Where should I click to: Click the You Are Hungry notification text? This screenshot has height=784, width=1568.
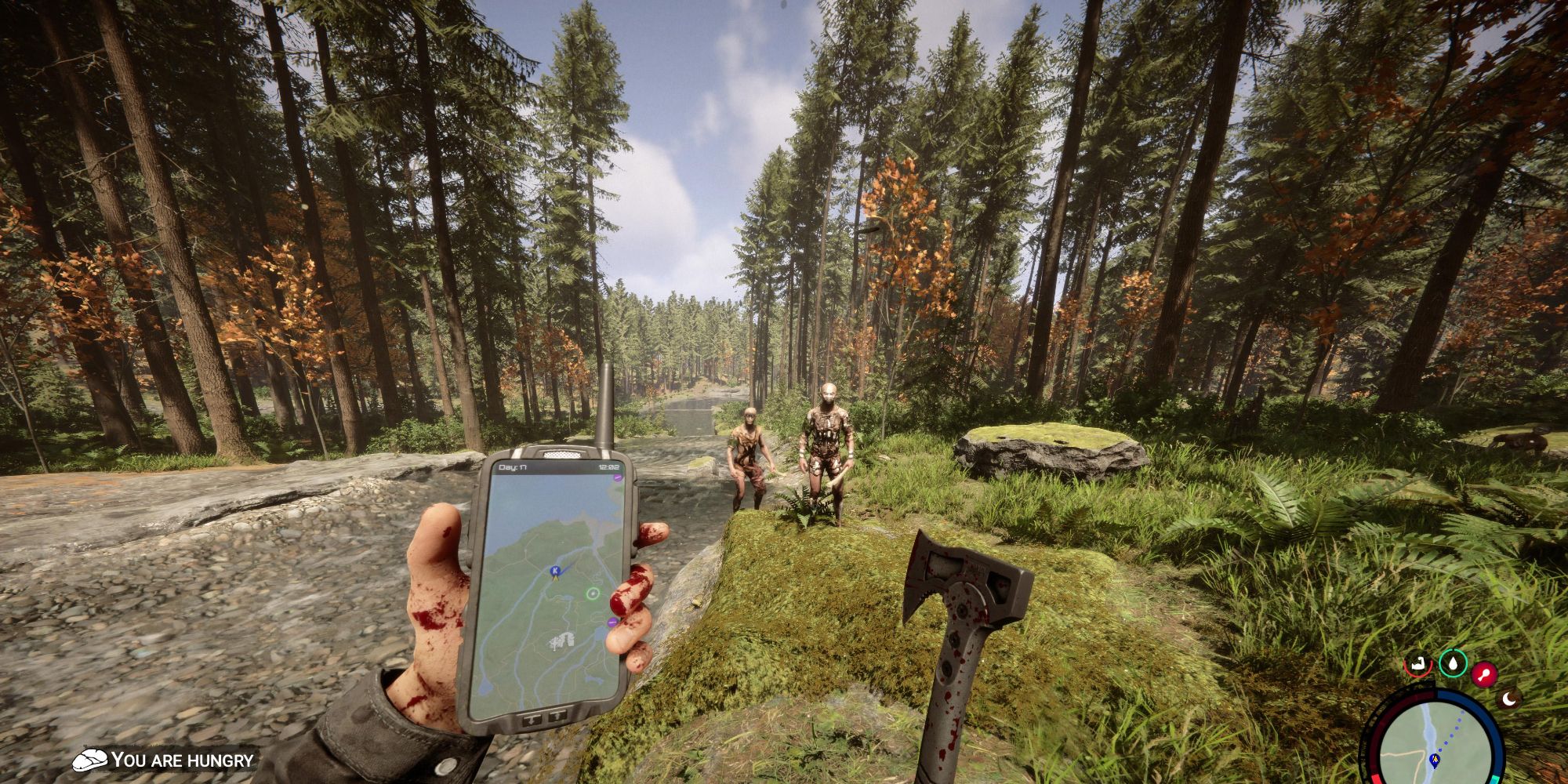coord(180,759)
